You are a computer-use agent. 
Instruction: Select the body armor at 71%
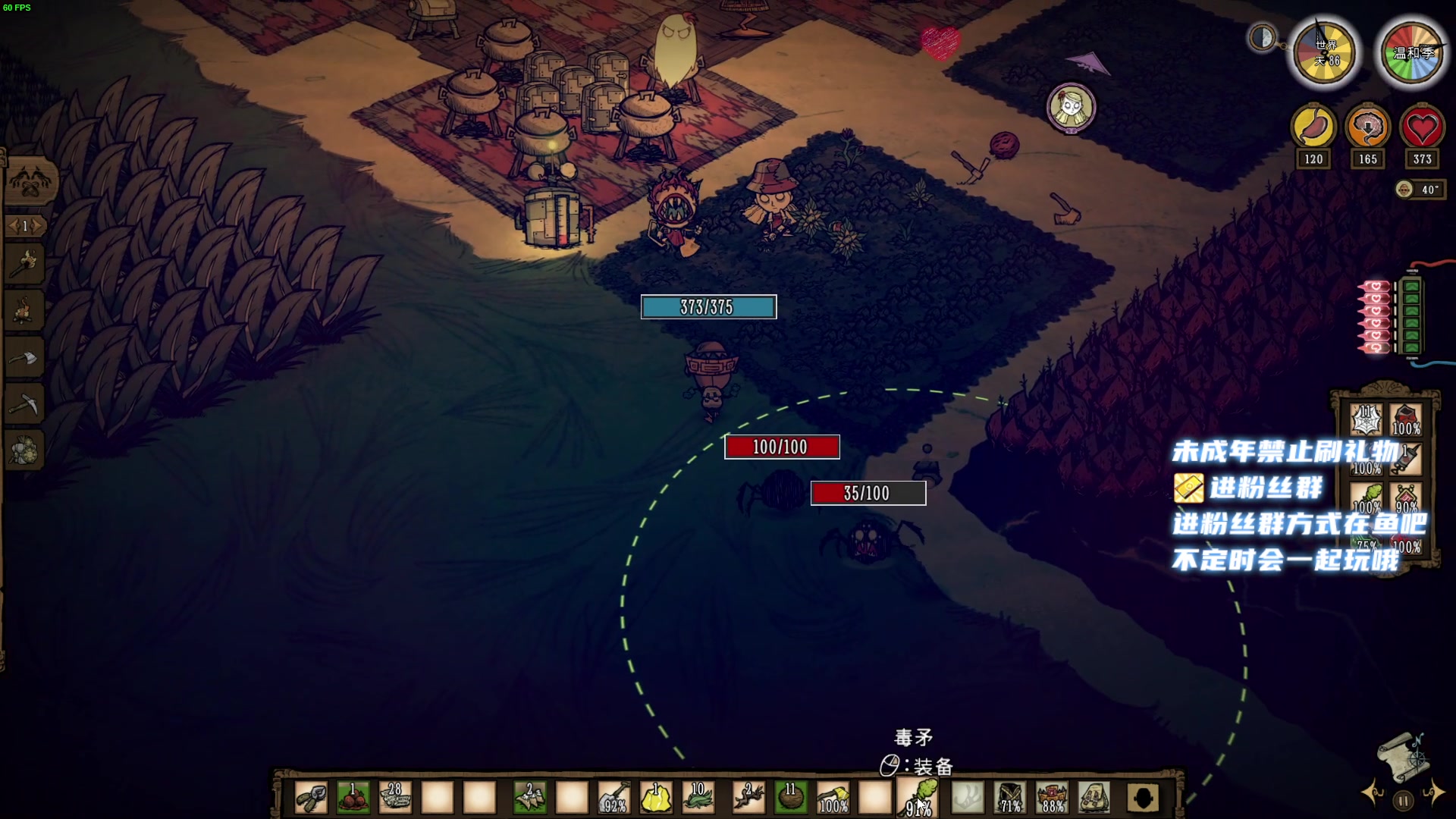[1010, 798]
